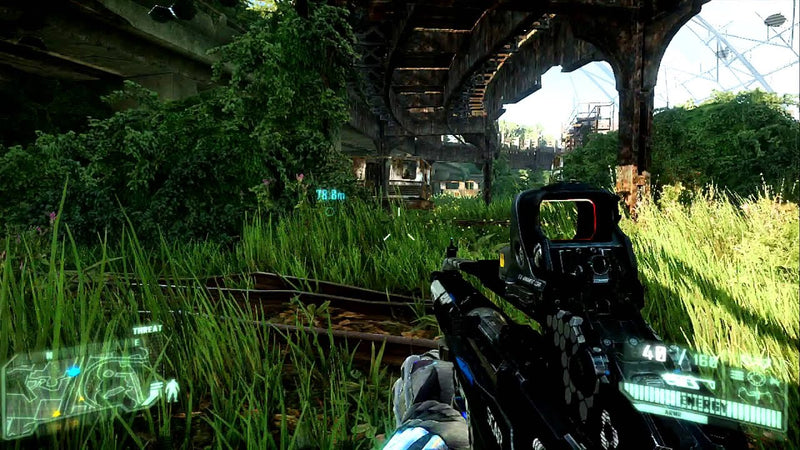The image size is (800, 450).
Task: Click the player stance figure icon
Action: (172, 390)
